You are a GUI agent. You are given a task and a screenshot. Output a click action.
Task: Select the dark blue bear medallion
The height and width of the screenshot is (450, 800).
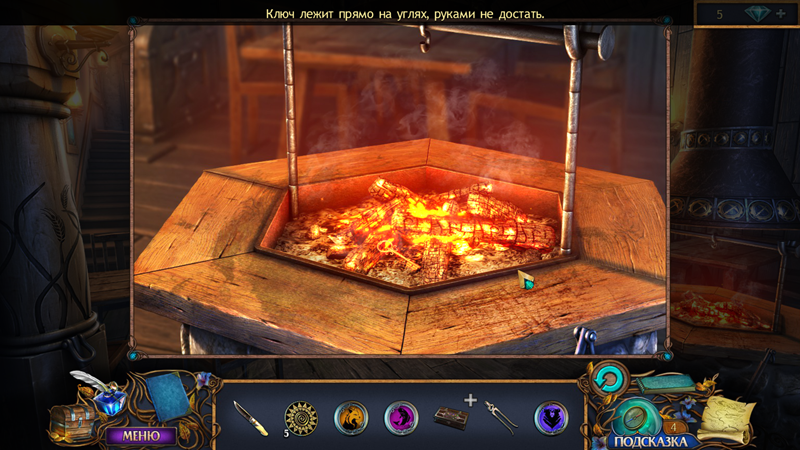550,416
